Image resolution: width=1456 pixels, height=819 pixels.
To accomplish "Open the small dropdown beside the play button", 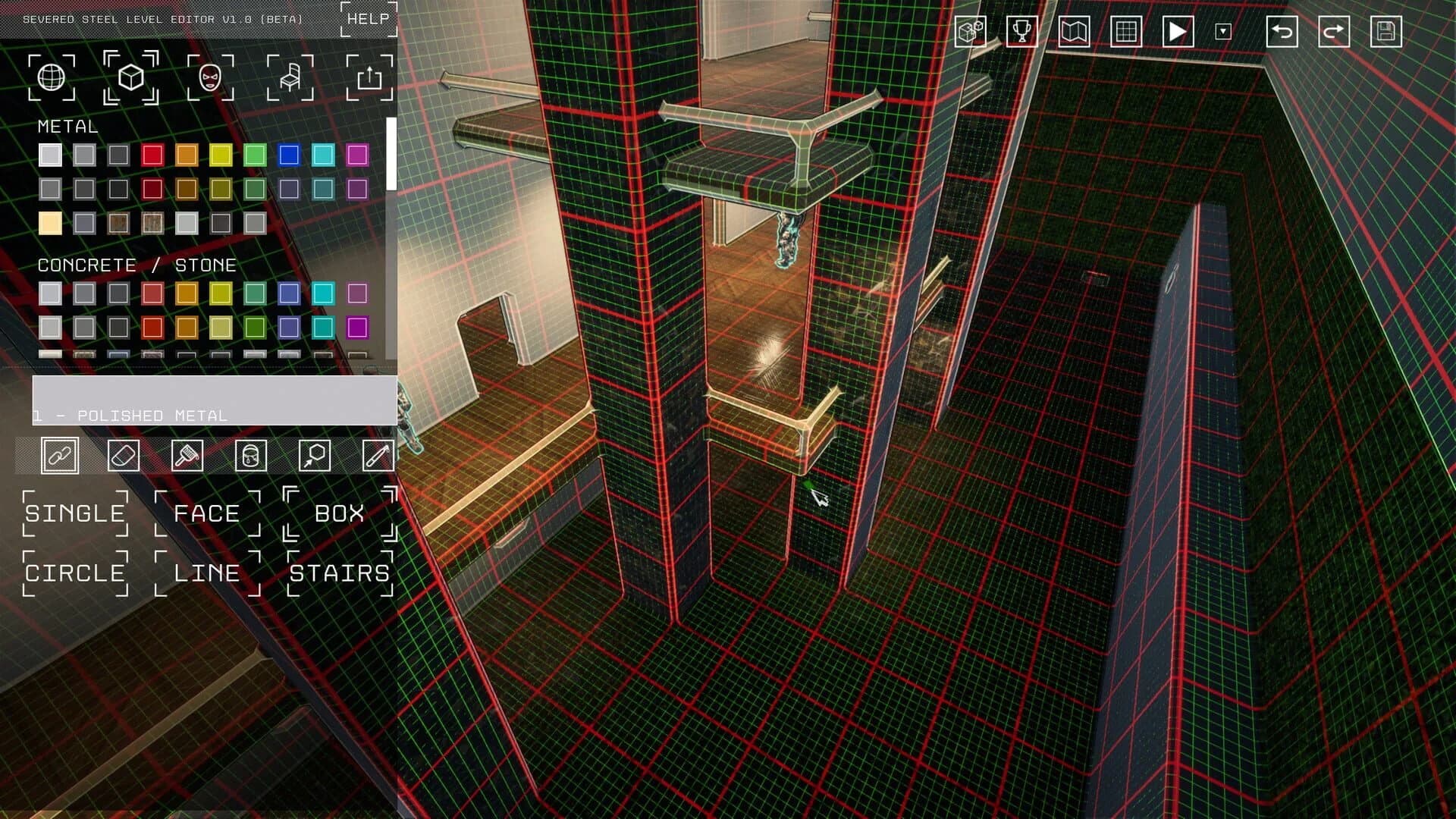I will [x=1224, y=31].
